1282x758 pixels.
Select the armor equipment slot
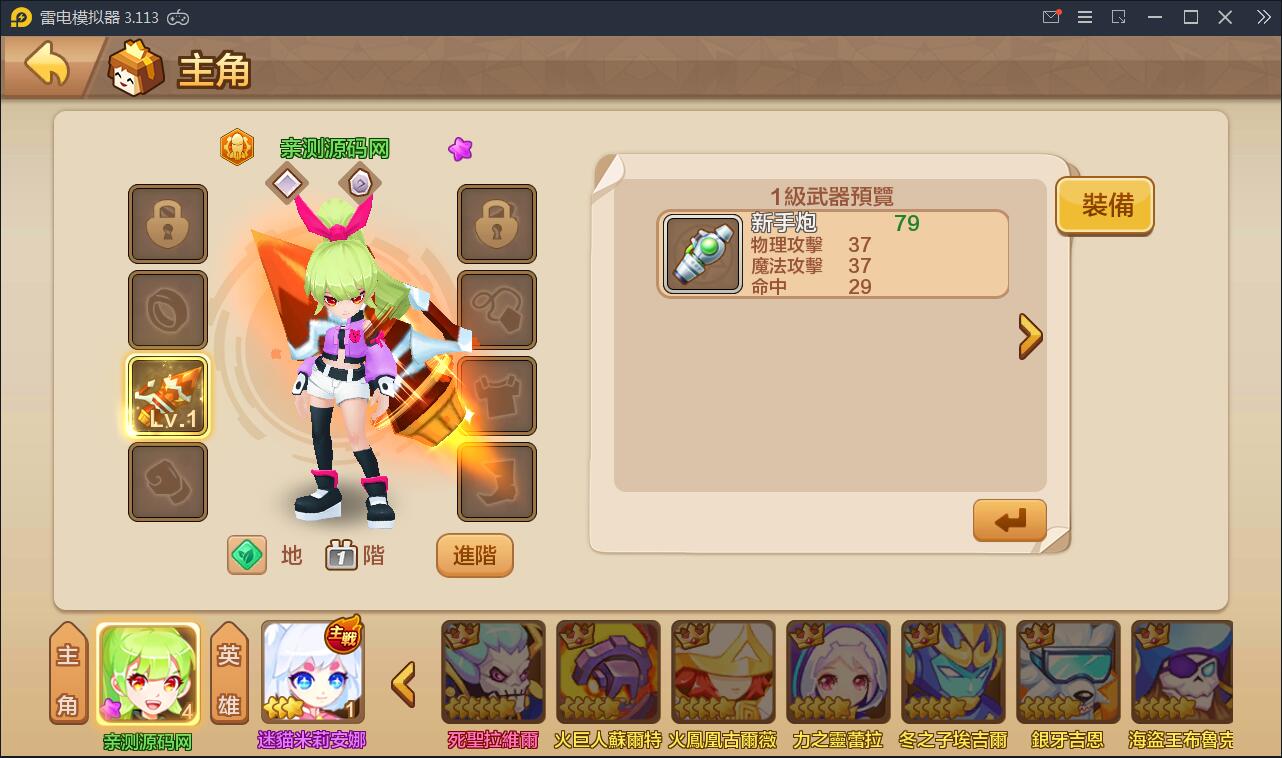click(x=497, y=396)
